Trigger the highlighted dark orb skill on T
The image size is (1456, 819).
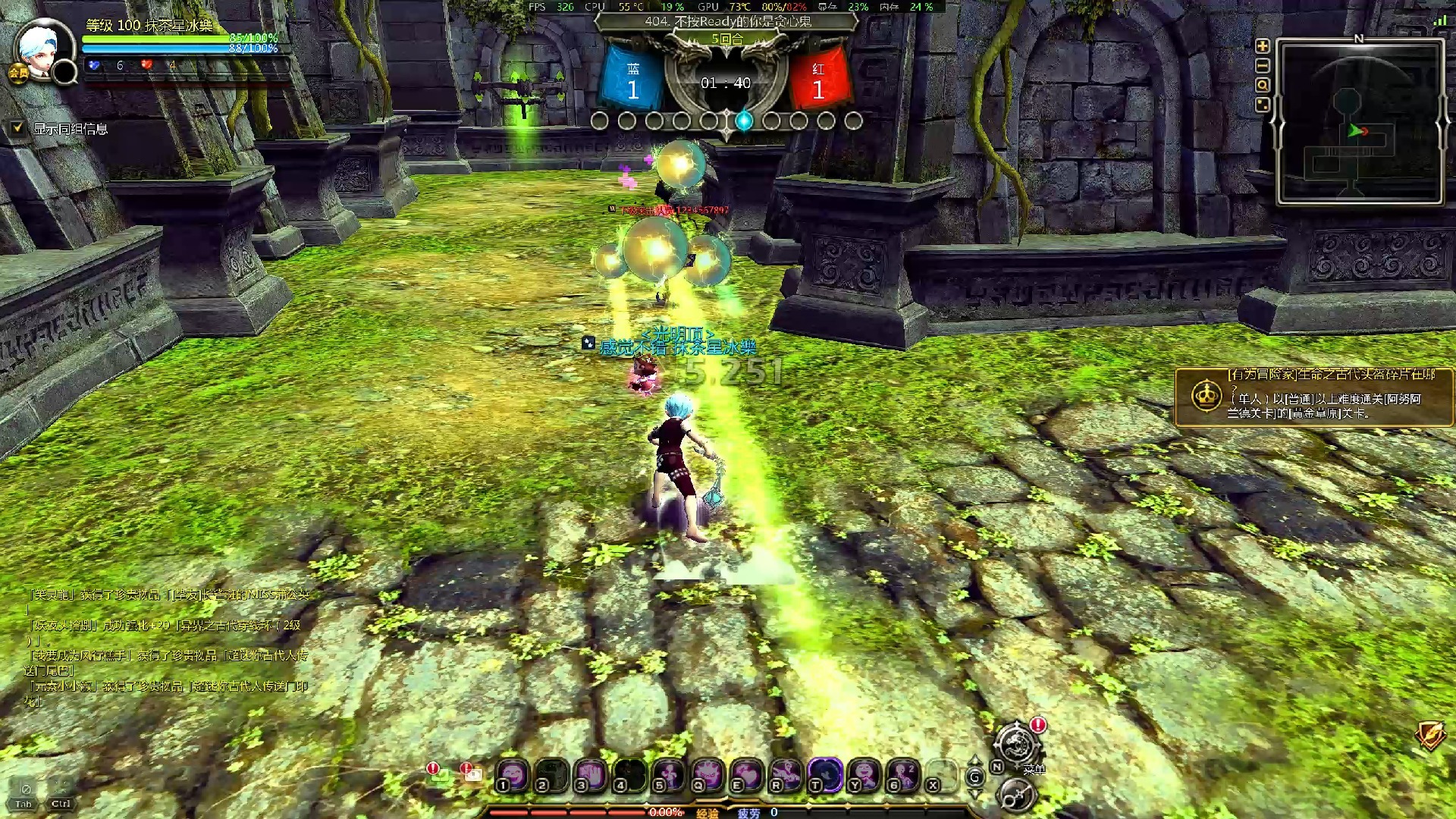click(x=825, y=775)
